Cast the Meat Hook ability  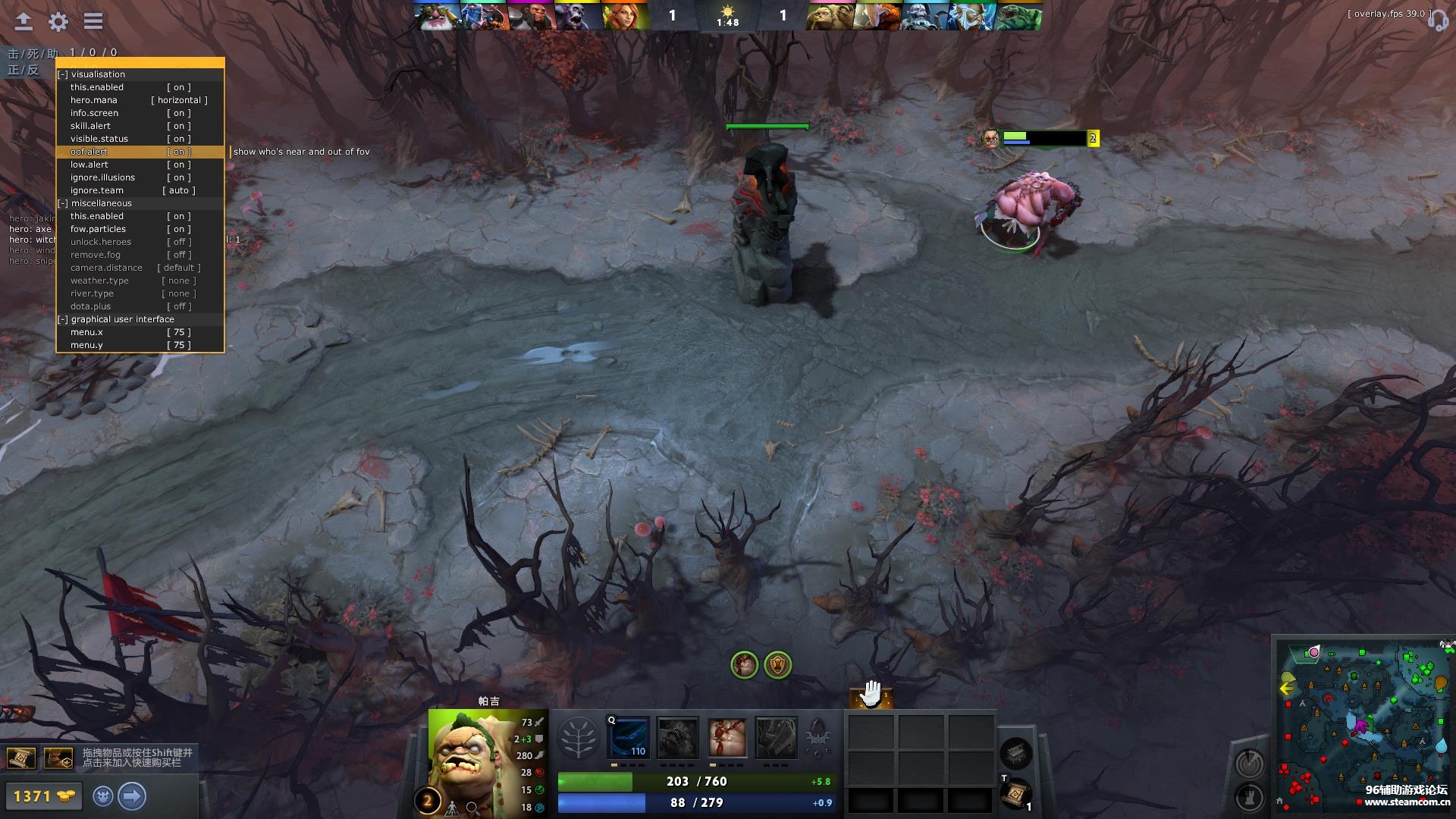[629, 738]
